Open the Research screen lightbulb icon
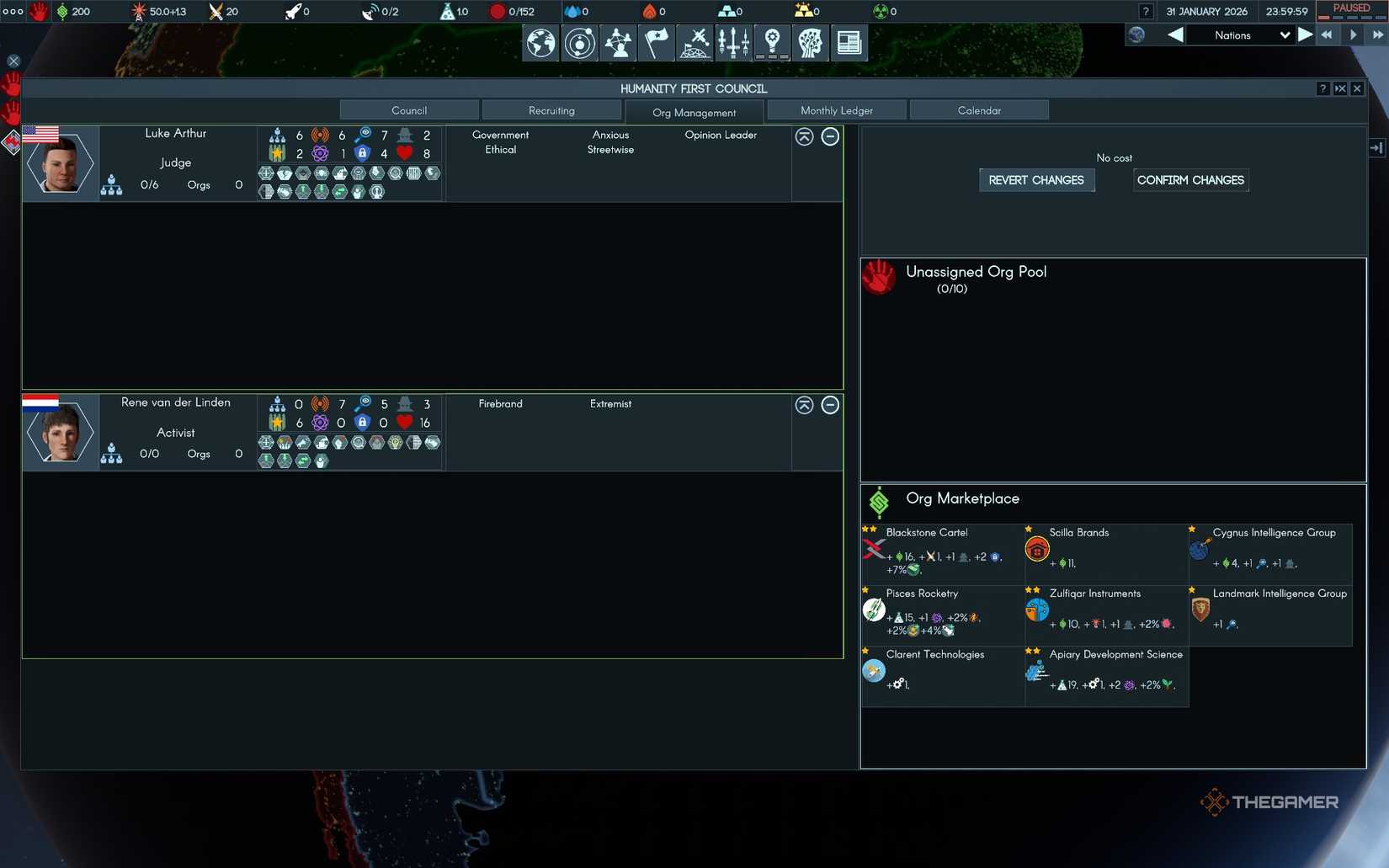 771,43
